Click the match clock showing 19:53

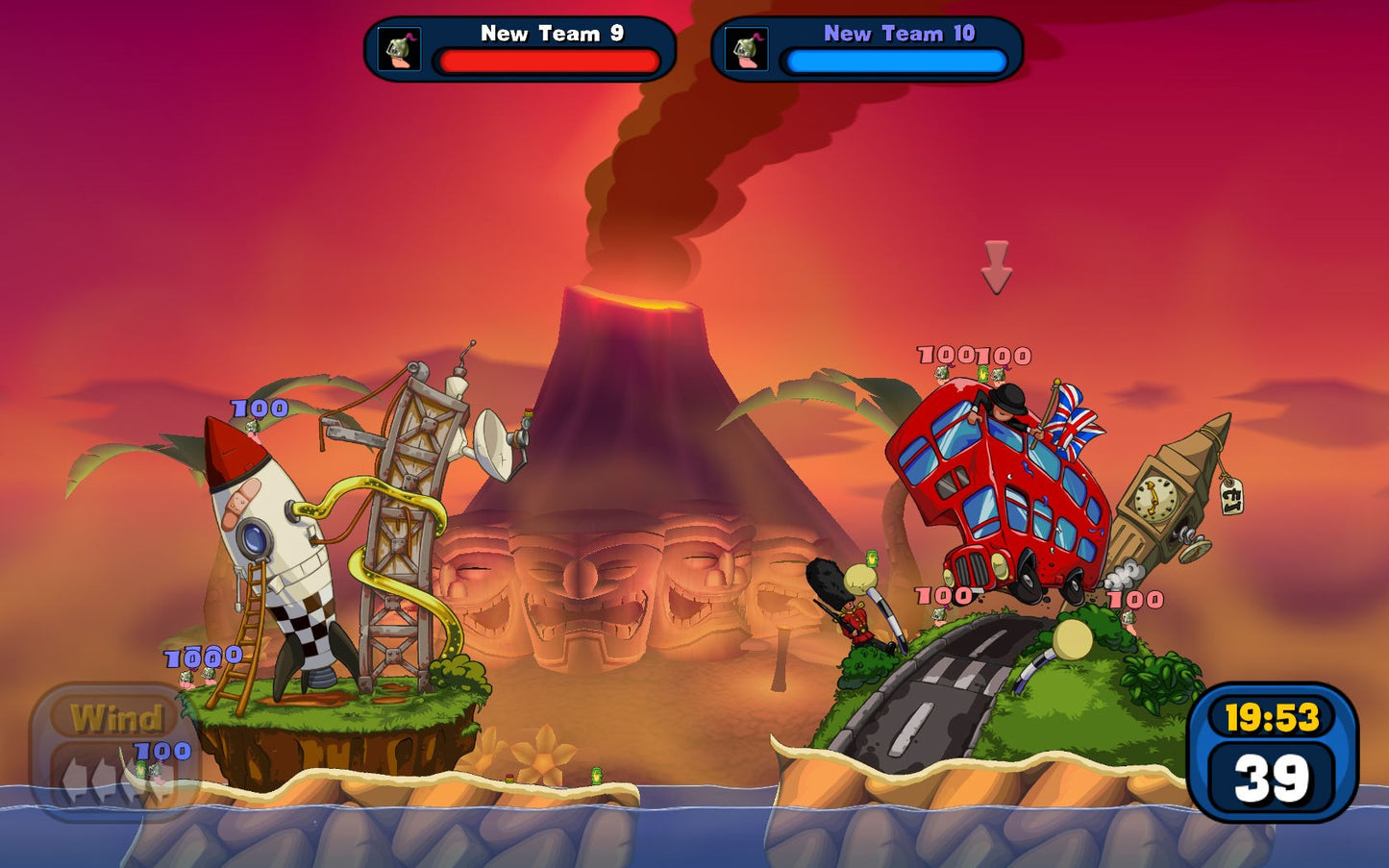(x=1275, y=717)
